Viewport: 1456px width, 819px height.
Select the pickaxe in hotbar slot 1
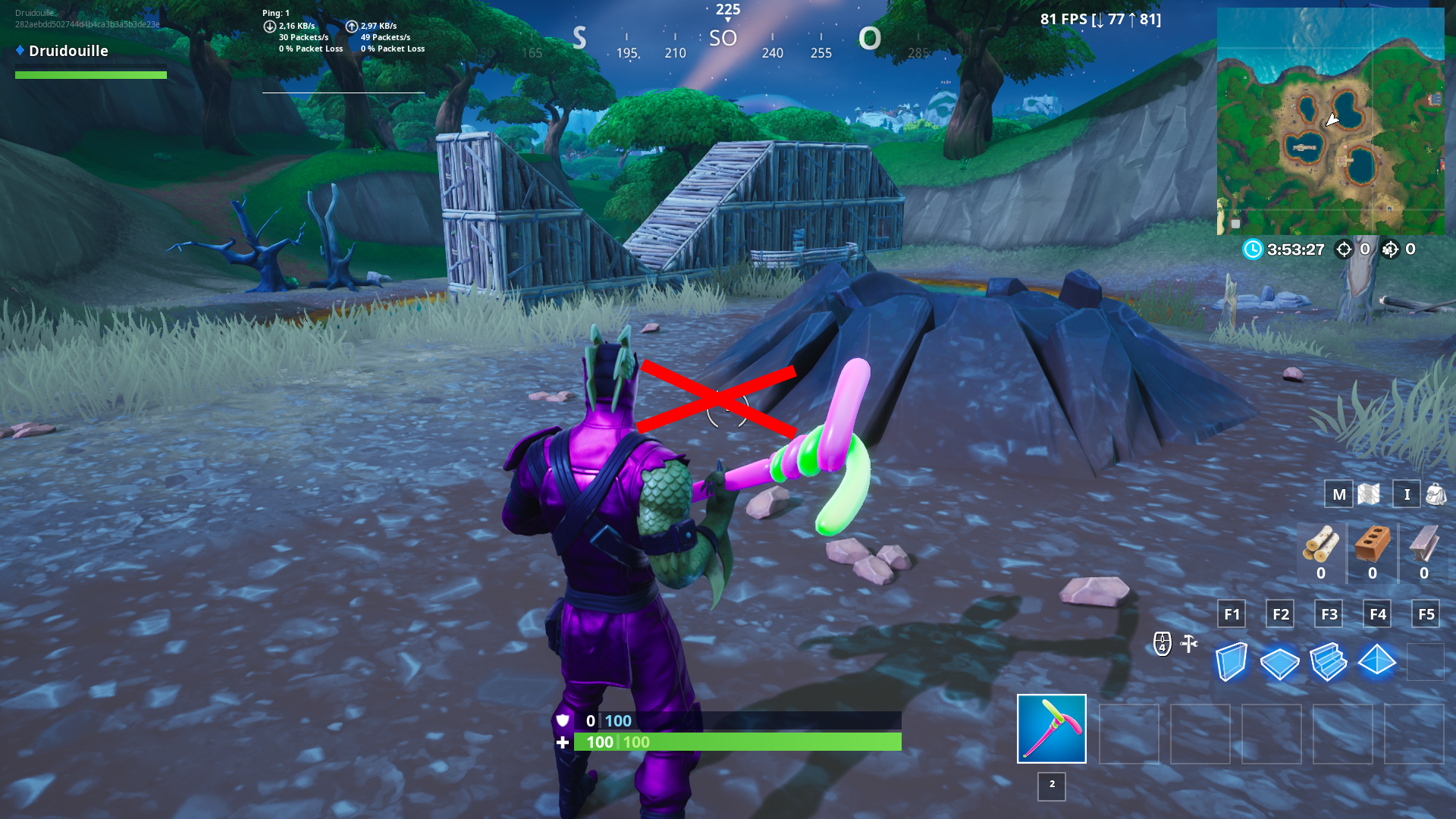1051,729
